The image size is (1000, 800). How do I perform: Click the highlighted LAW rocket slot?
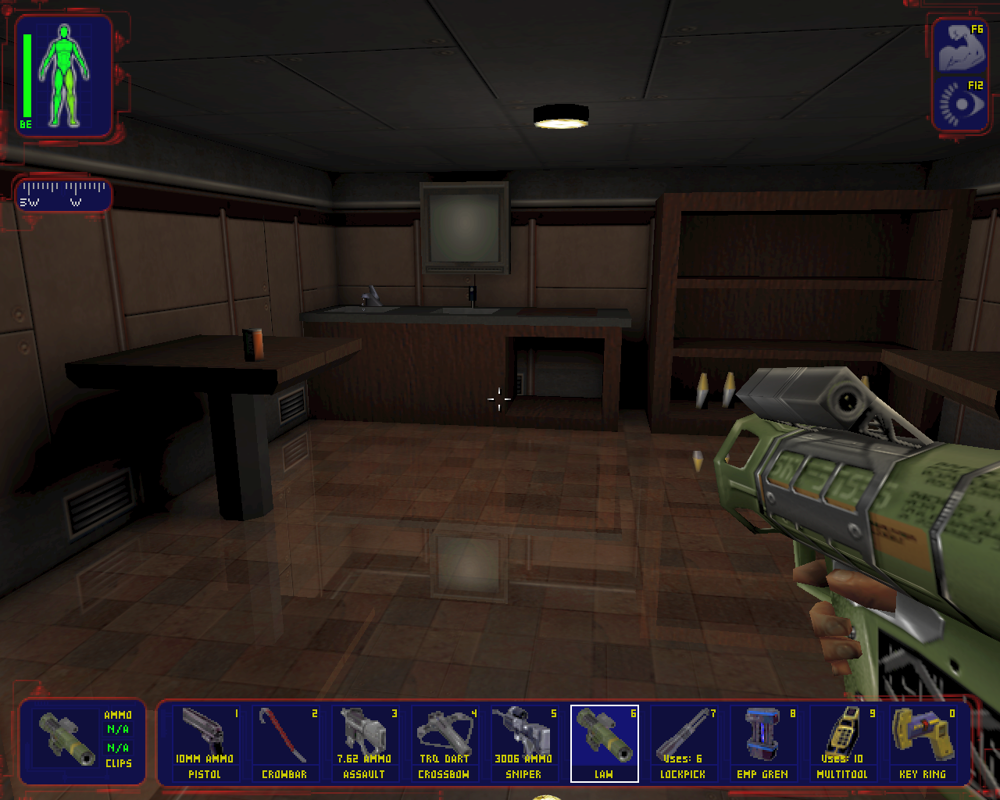[604, 743]
